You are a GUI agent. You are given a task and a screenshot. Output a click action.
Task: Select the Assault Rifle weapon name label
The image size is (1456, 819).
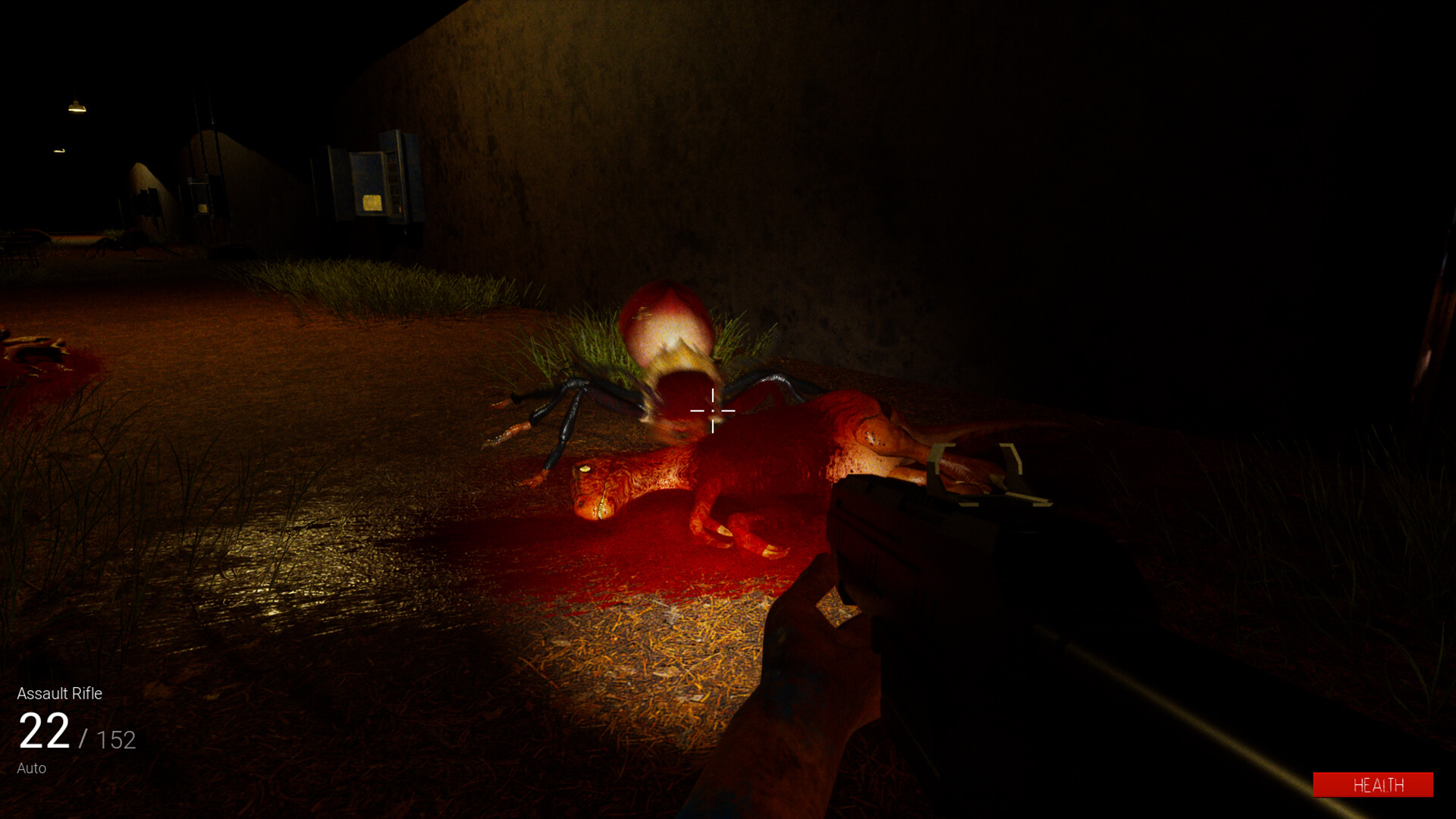click(x=61, y=694)
